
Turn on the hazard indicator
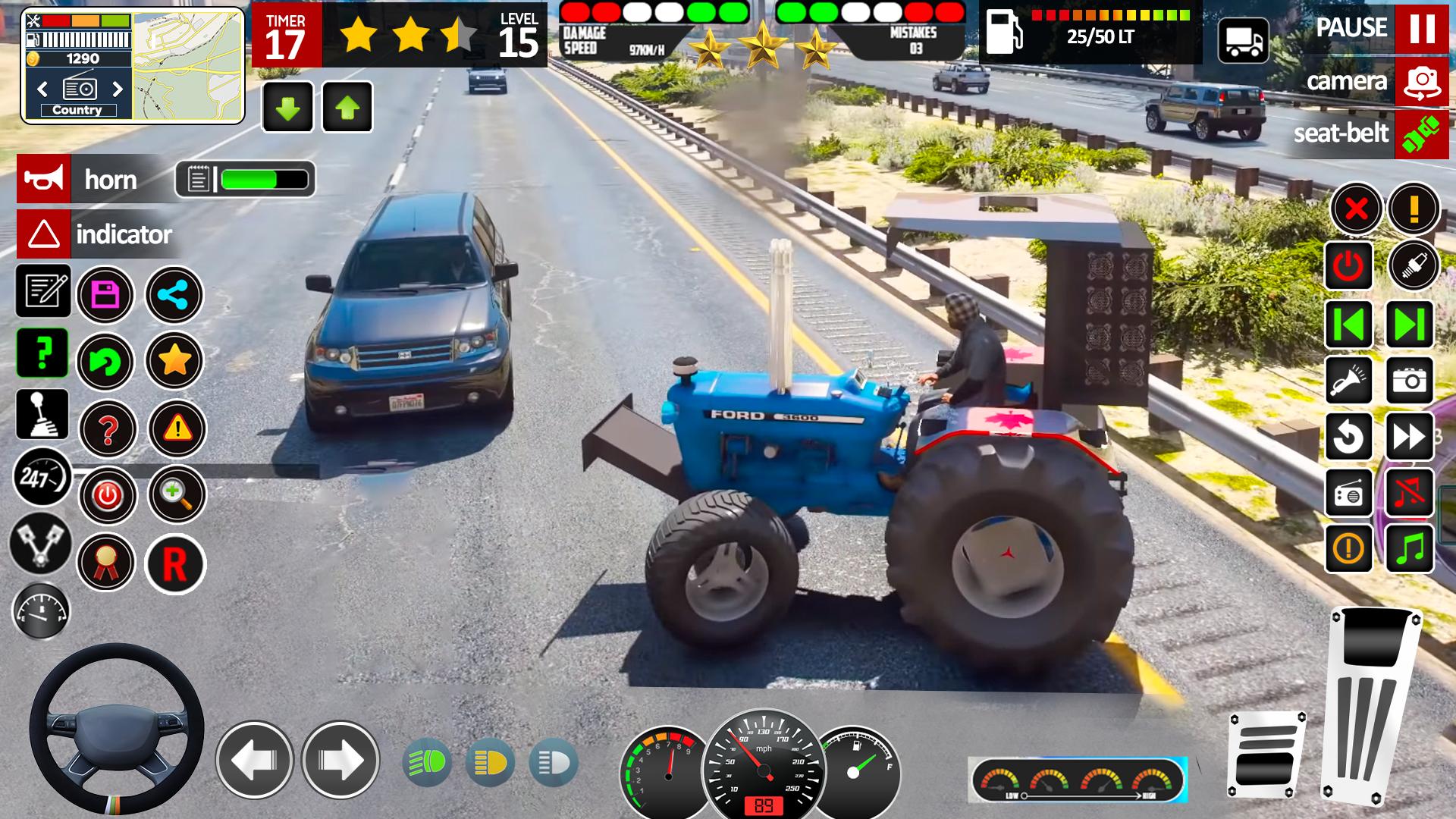pos(44,234)
